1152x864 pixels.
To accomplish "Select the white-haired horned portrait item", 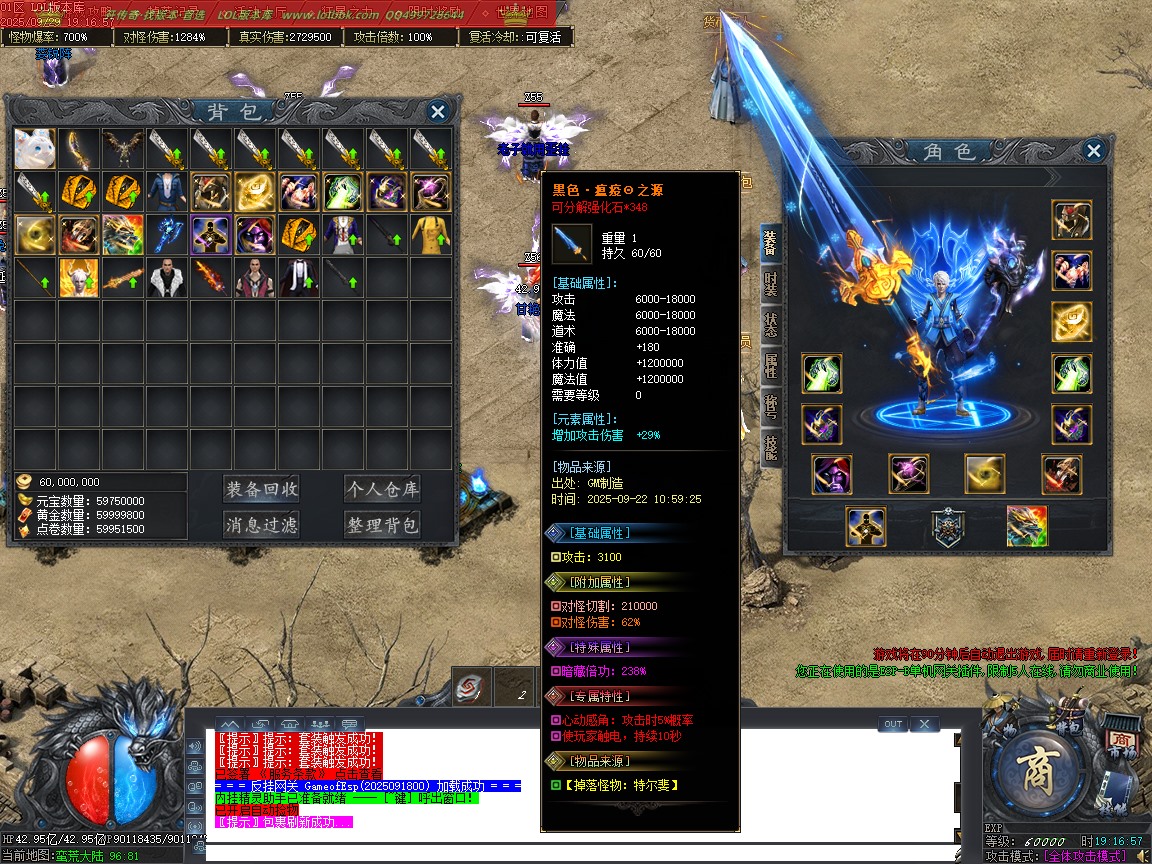I will [79, 278].
